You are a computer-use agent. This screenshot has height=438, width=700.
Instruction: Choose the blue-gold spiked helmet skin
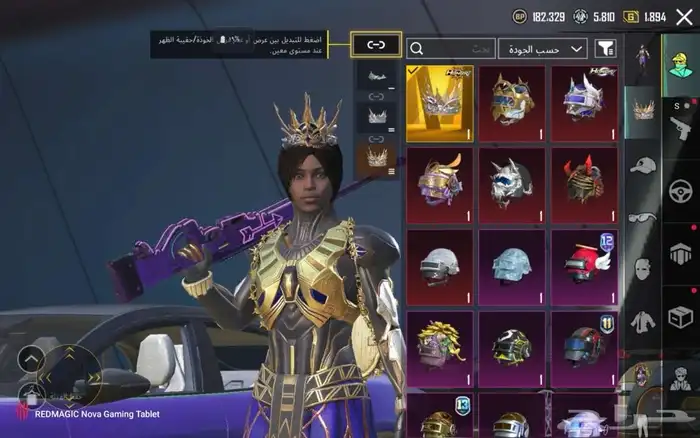[512, 103]
